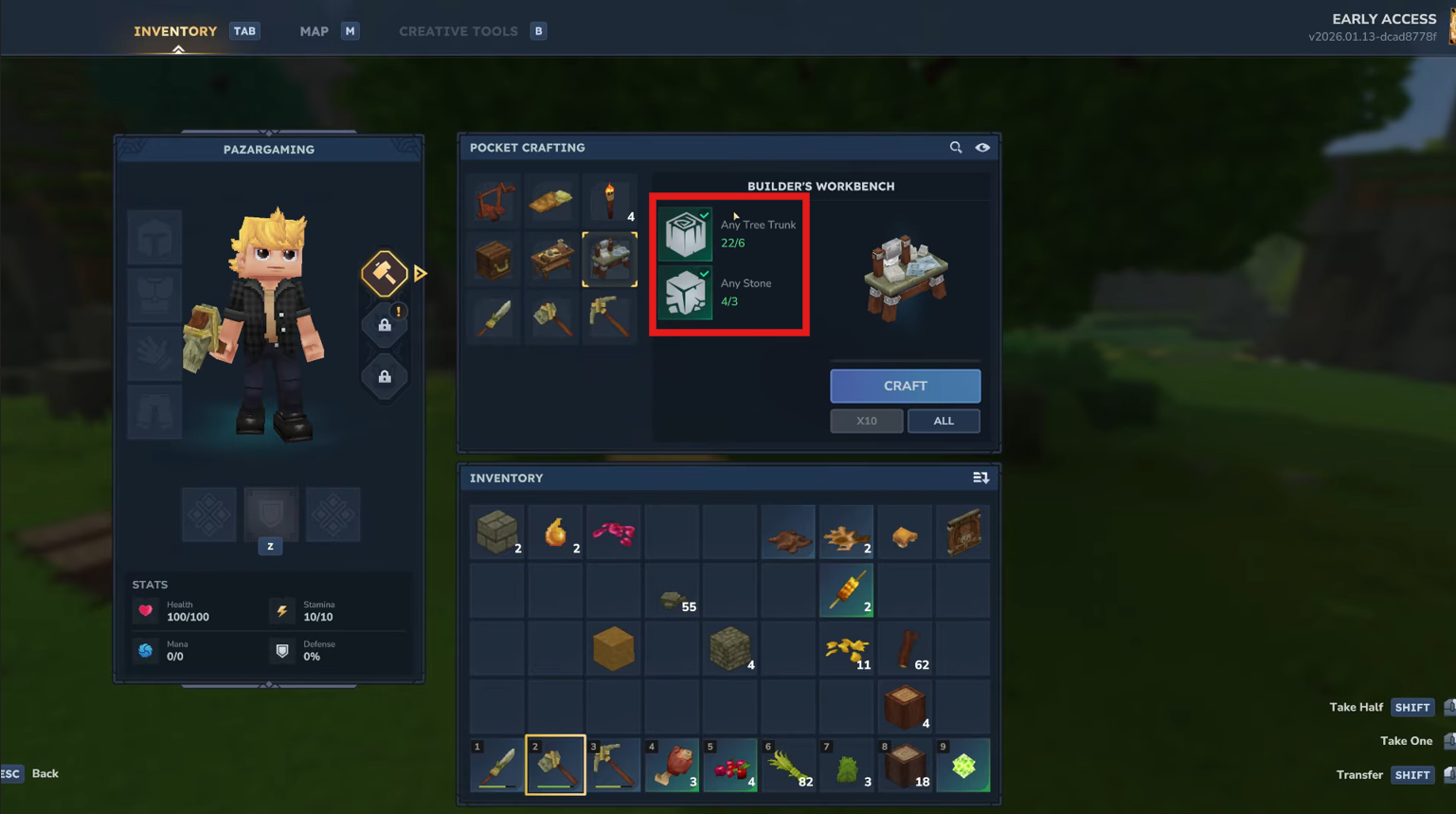This screenshot has width=1456, height=814.
Task: Toggle recipe visibility with the eye icon
Action: tap(982, 148)
